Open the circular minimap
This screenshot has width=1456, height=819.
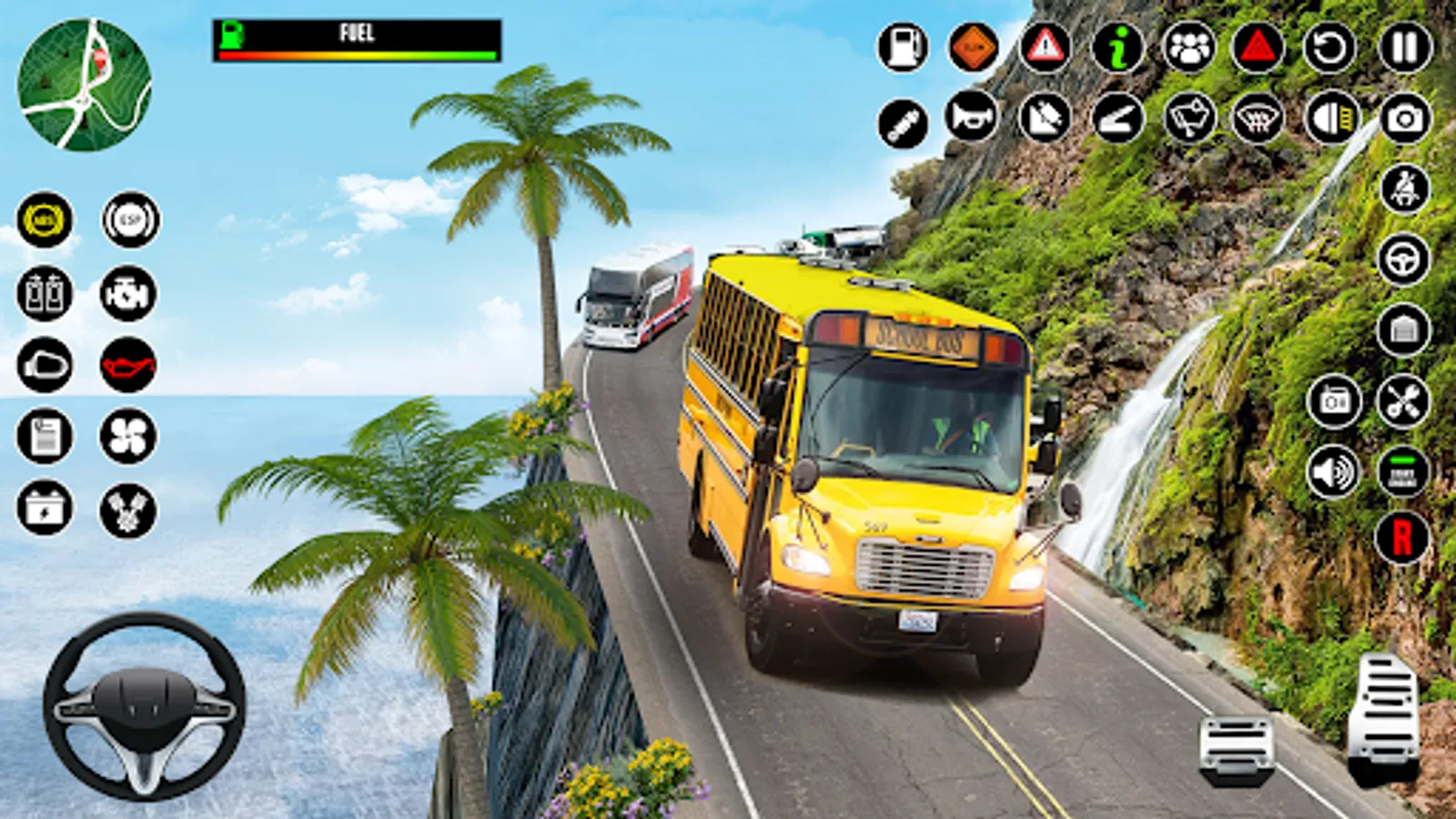[84, 85]
